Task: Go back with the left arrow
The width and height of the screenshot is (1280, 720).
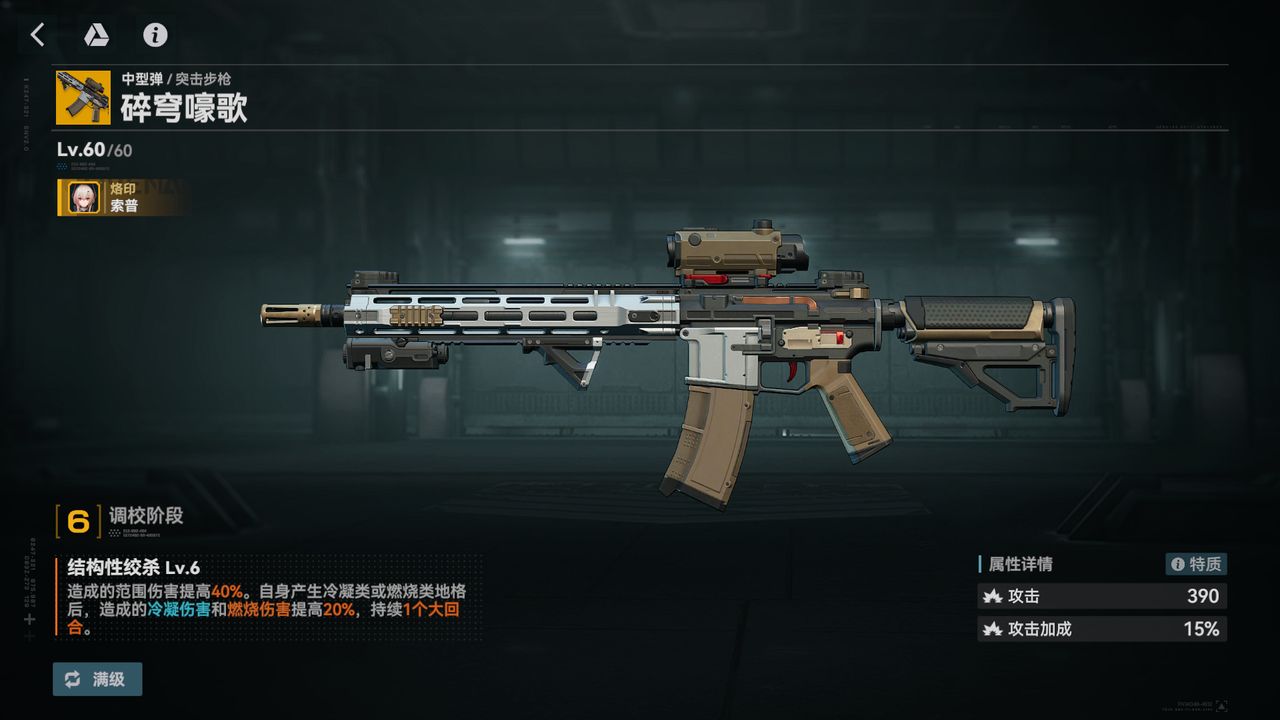Action: [x=38, y=35]
